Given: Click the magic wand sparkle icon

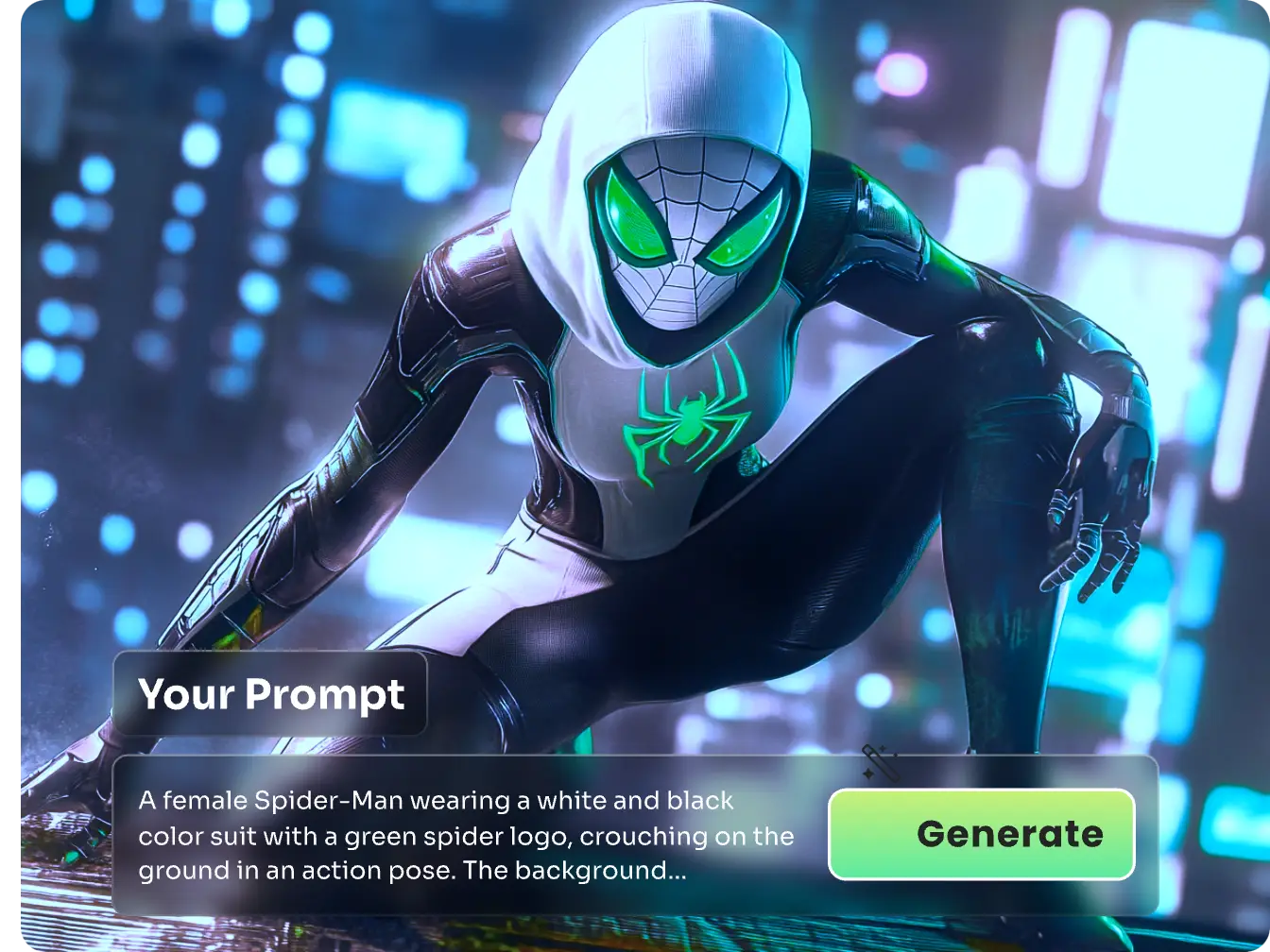Looking at the screenshot, I should click(x=879, y=762).
